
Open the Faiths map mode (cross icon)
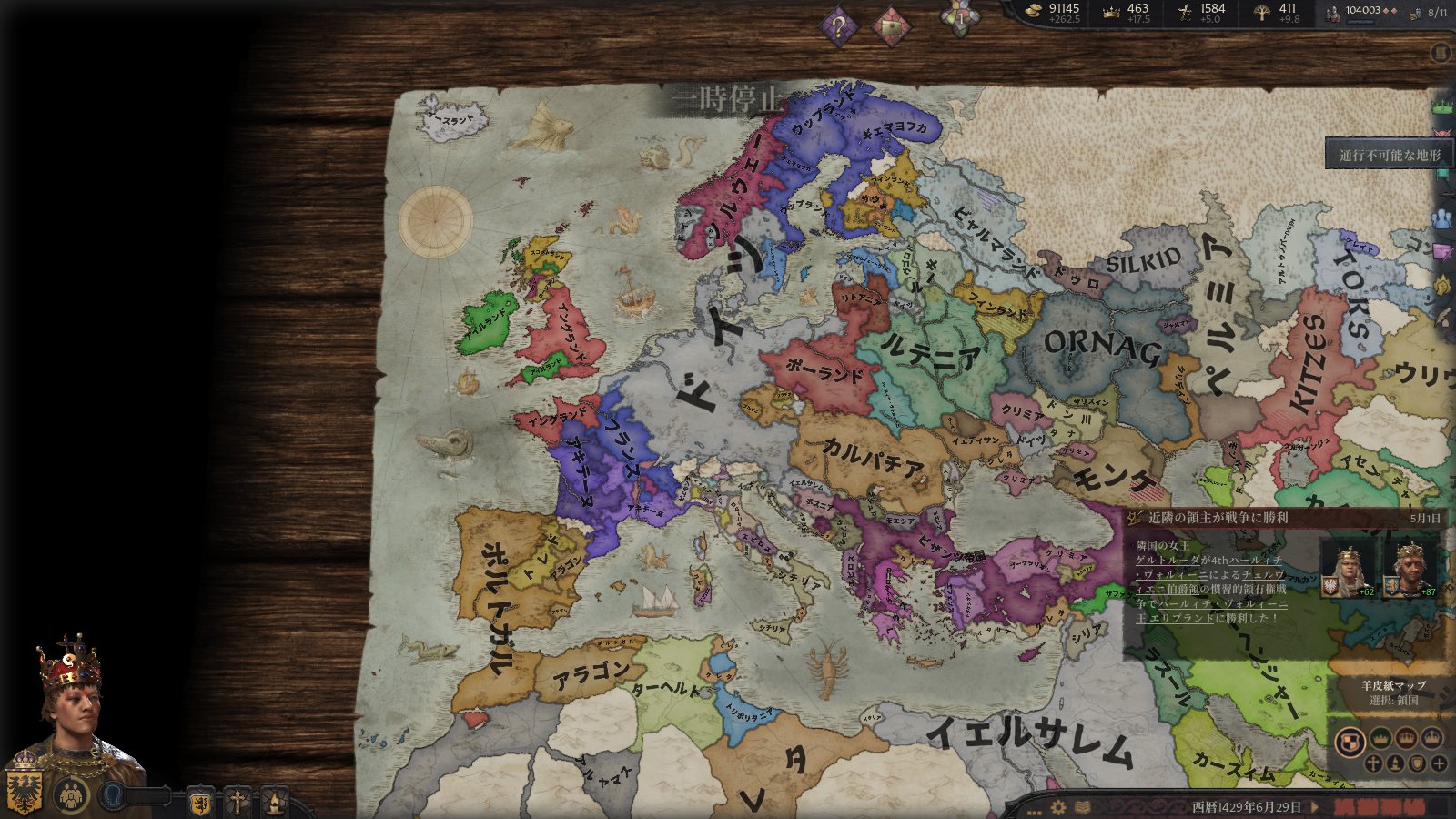(x=1373, y=763)
